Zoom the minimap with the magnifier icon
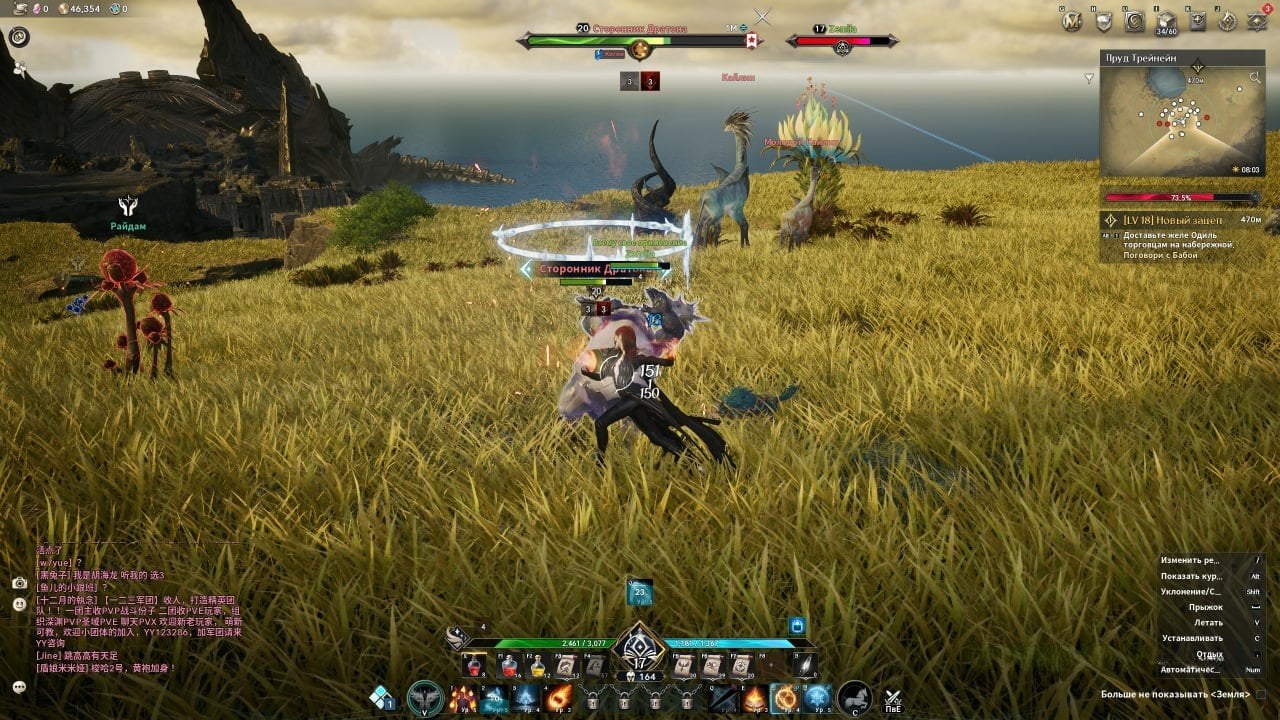Viewport: 1280px width, 720px height. click(x=1255, y=77)
